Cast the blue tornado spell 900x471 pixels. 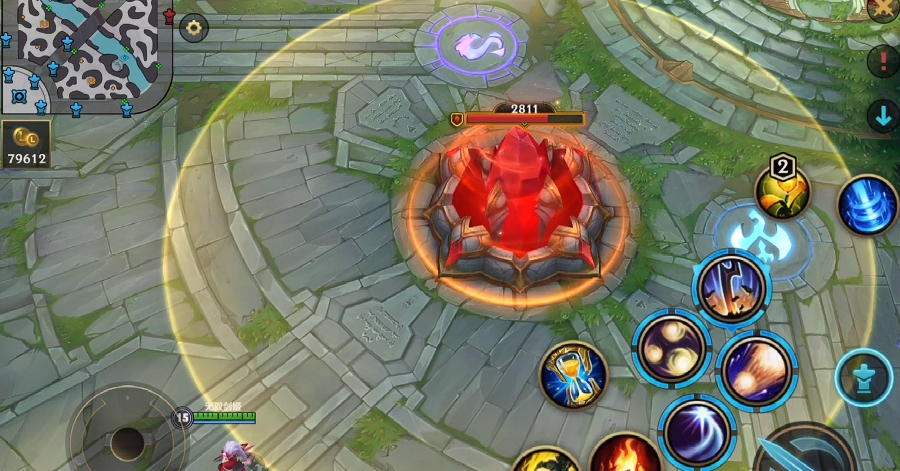pos(866,205)
